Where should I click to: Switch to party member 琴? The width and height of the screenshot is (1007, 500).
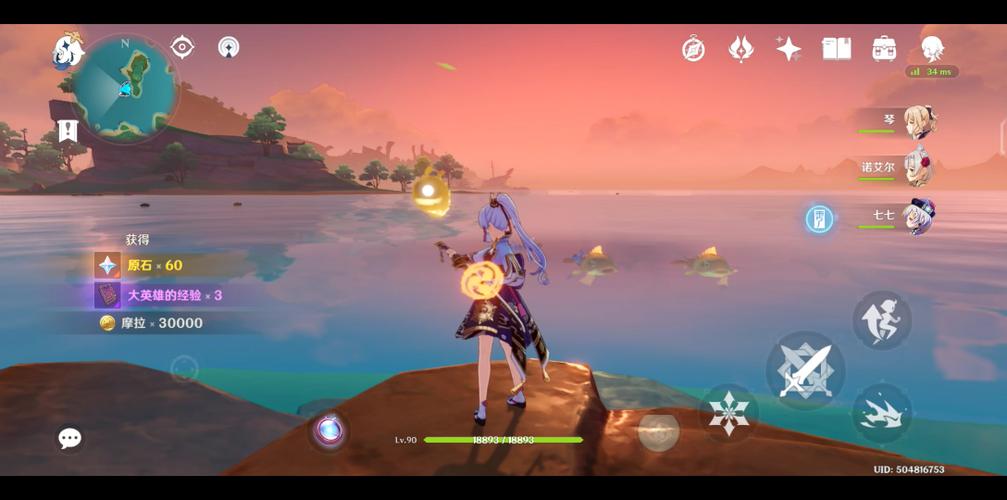(x=918, y=121)
